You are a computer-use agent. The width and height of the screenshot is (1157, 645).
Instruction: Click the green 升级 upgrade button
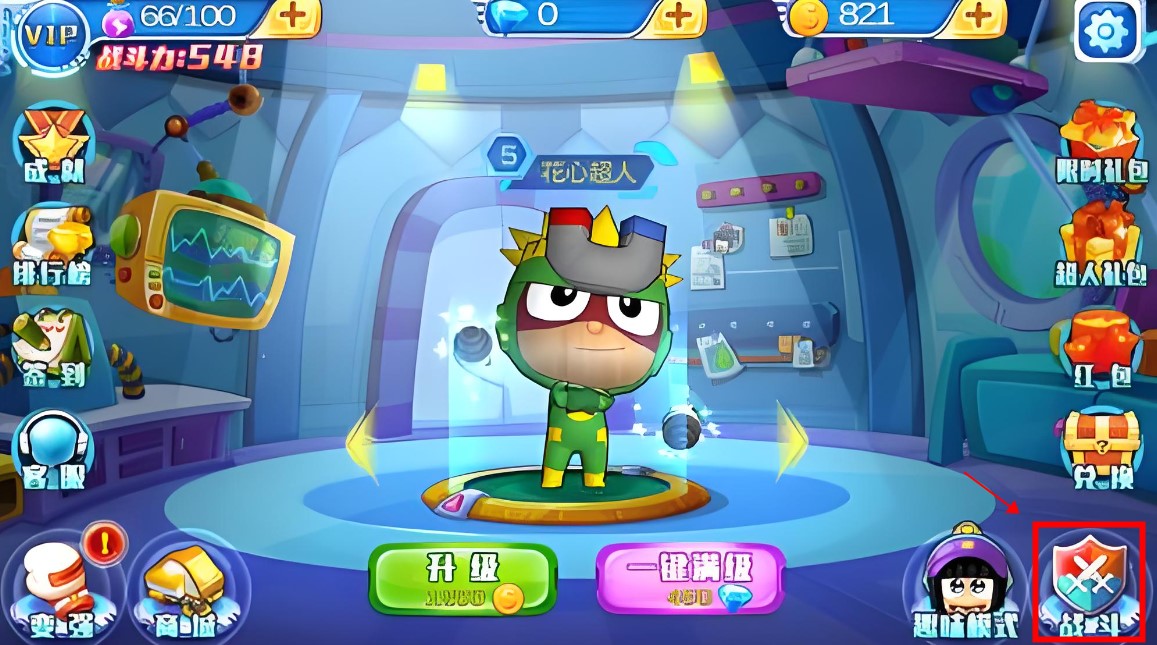(x=462, y=579)
